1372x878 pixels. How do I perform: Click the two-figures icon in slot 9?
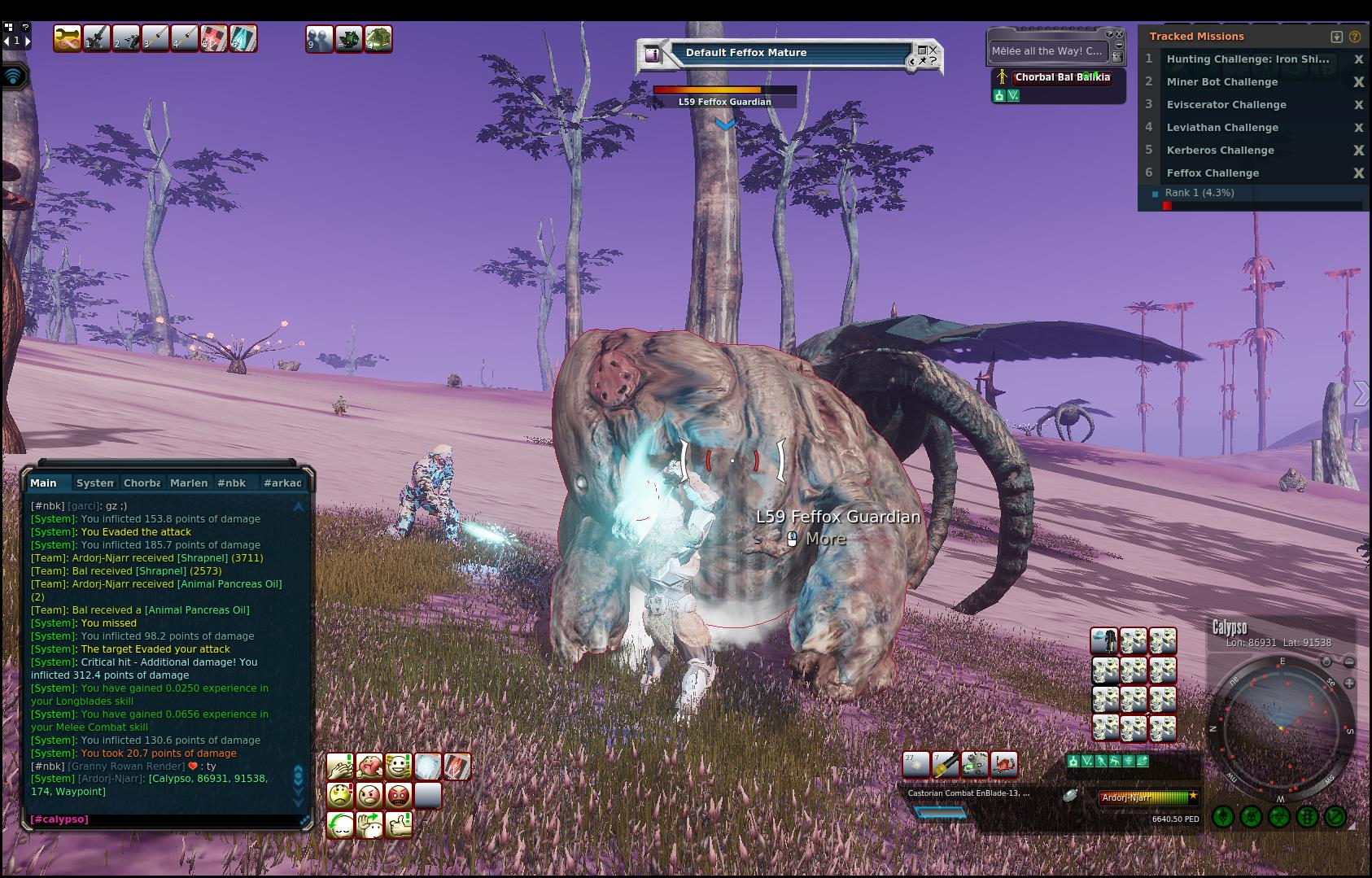tap(319, 39)
